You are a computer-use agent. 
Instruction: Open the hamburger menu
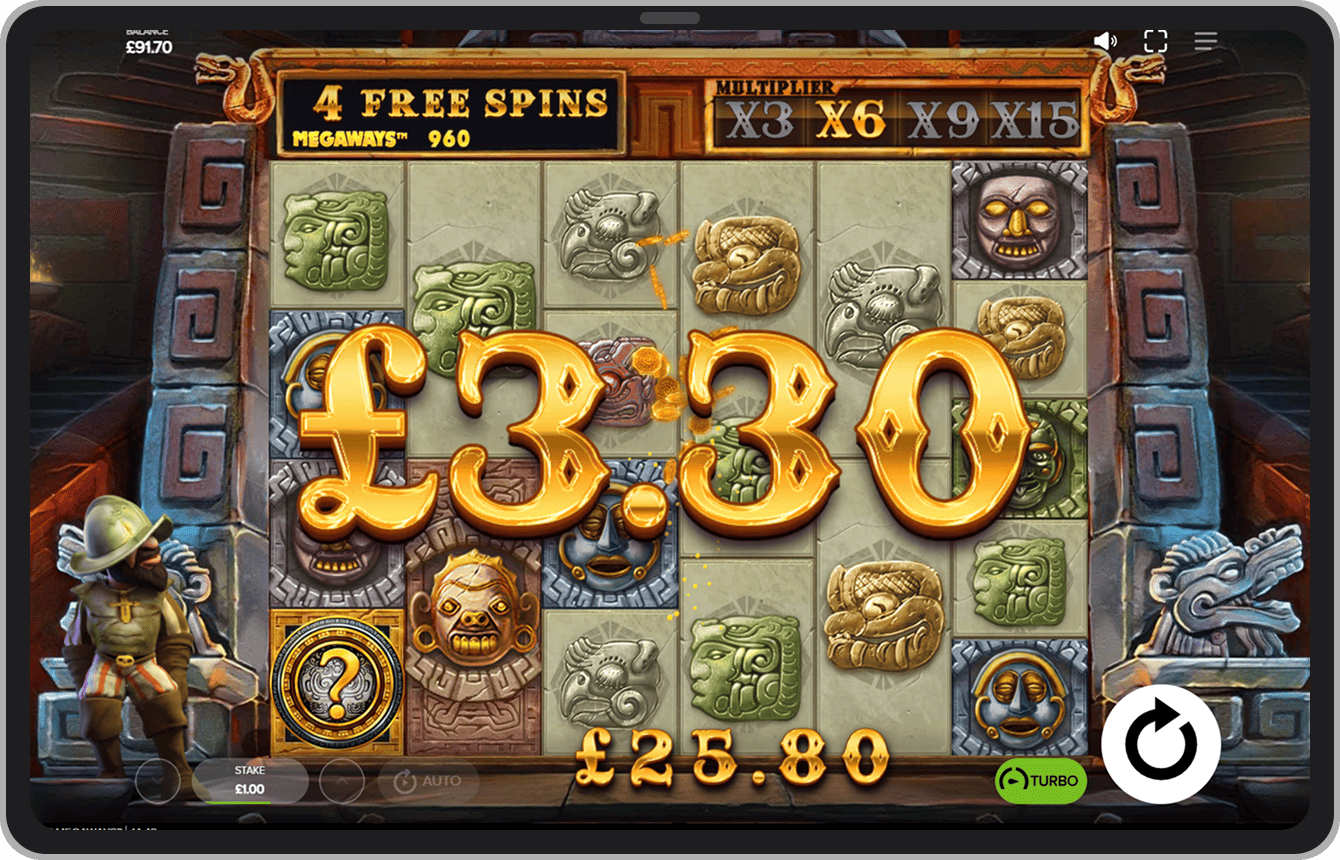pyautogui.click(x=1205, y=41)
